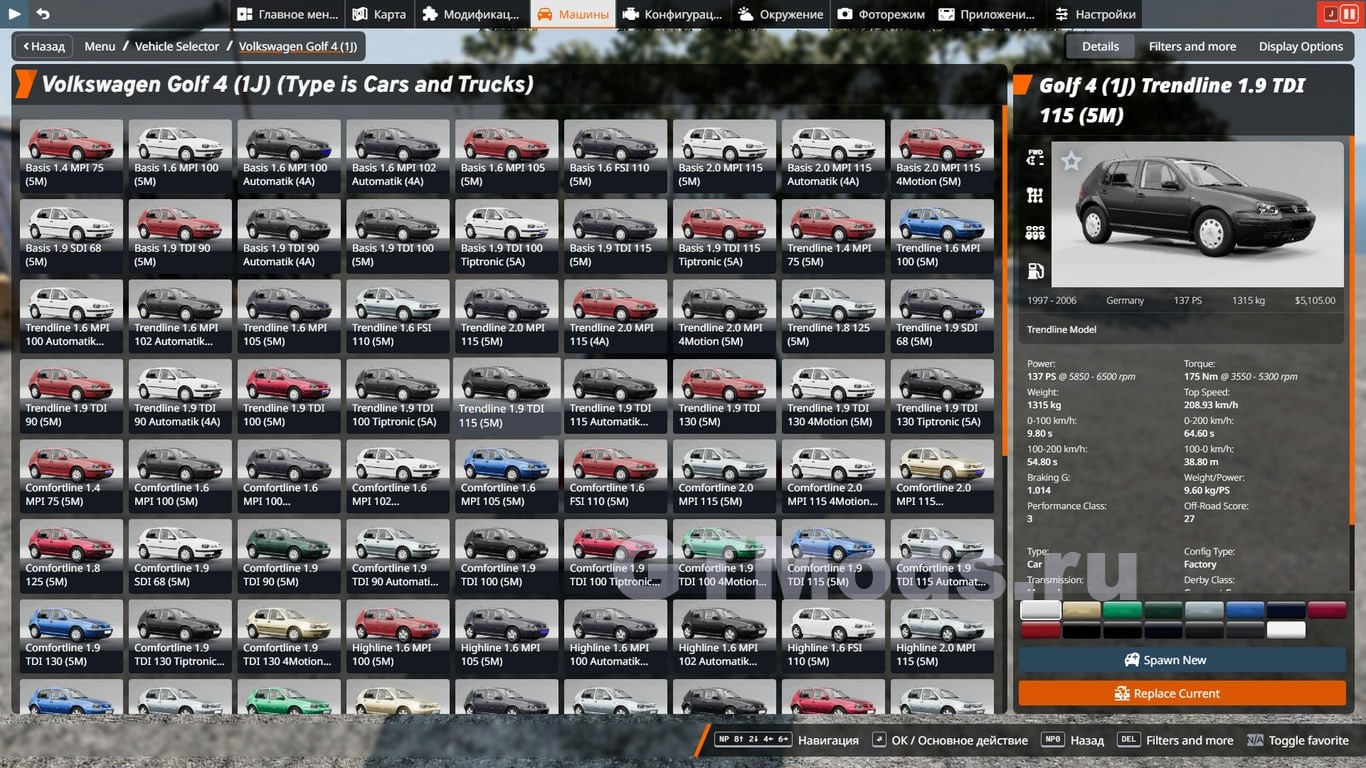Click the pause button at top right

coord(1348,14)
